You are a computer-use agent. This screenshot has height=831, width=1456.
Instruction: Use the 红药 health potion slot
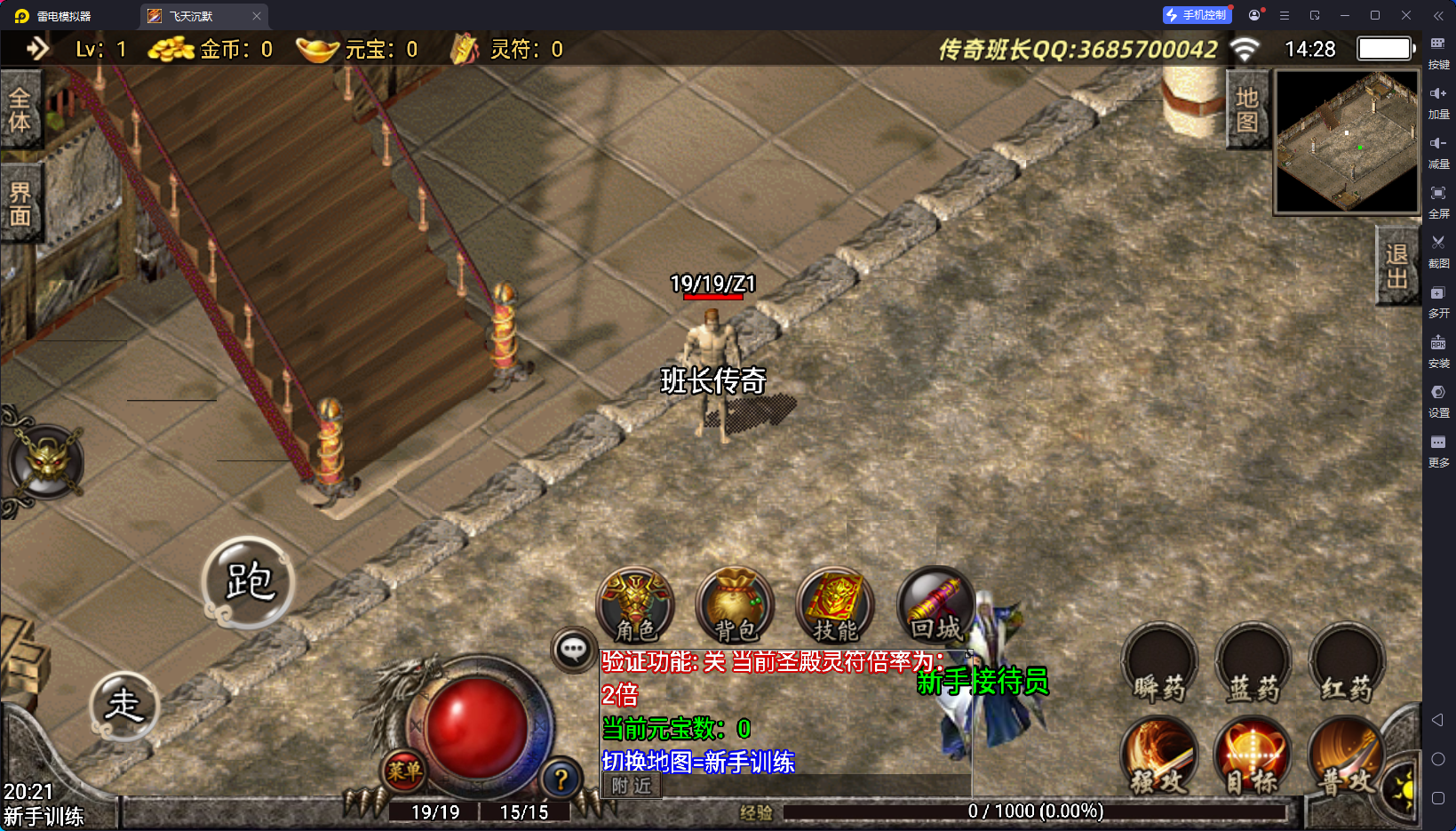coord(1347,664)
